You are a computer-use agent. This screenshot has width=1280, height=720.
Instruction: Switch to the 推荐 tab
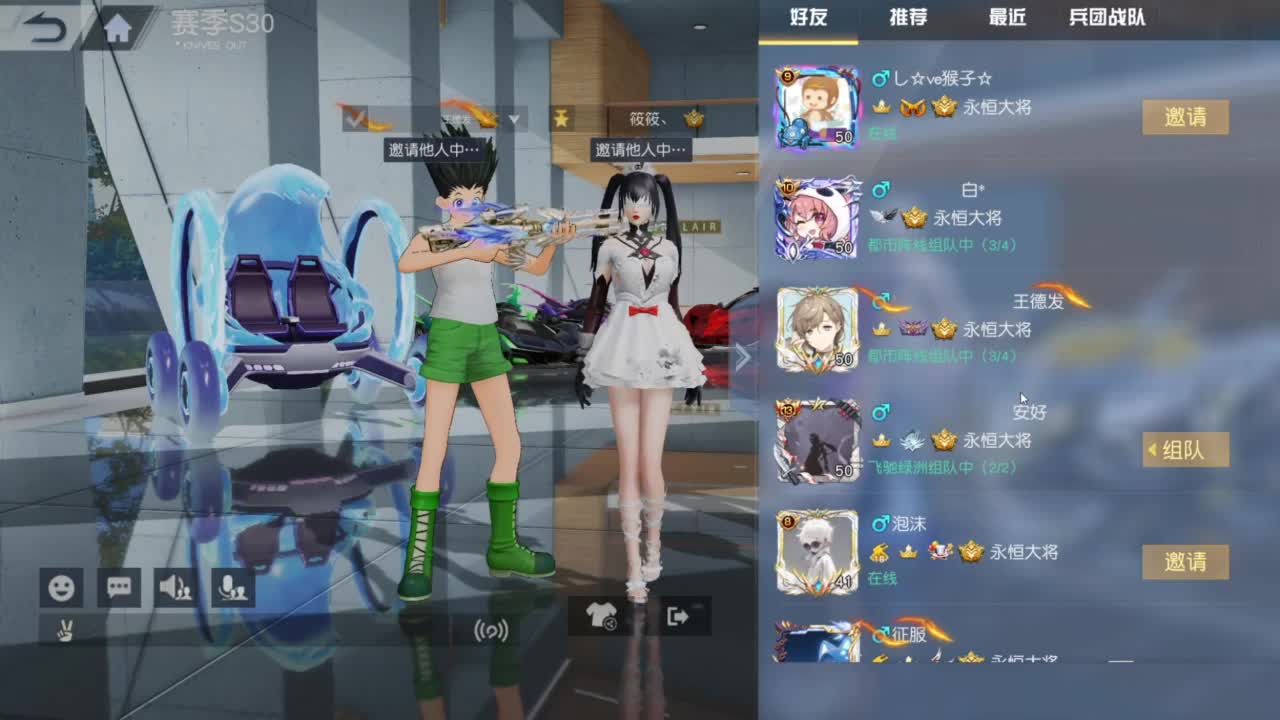point(907,18)
